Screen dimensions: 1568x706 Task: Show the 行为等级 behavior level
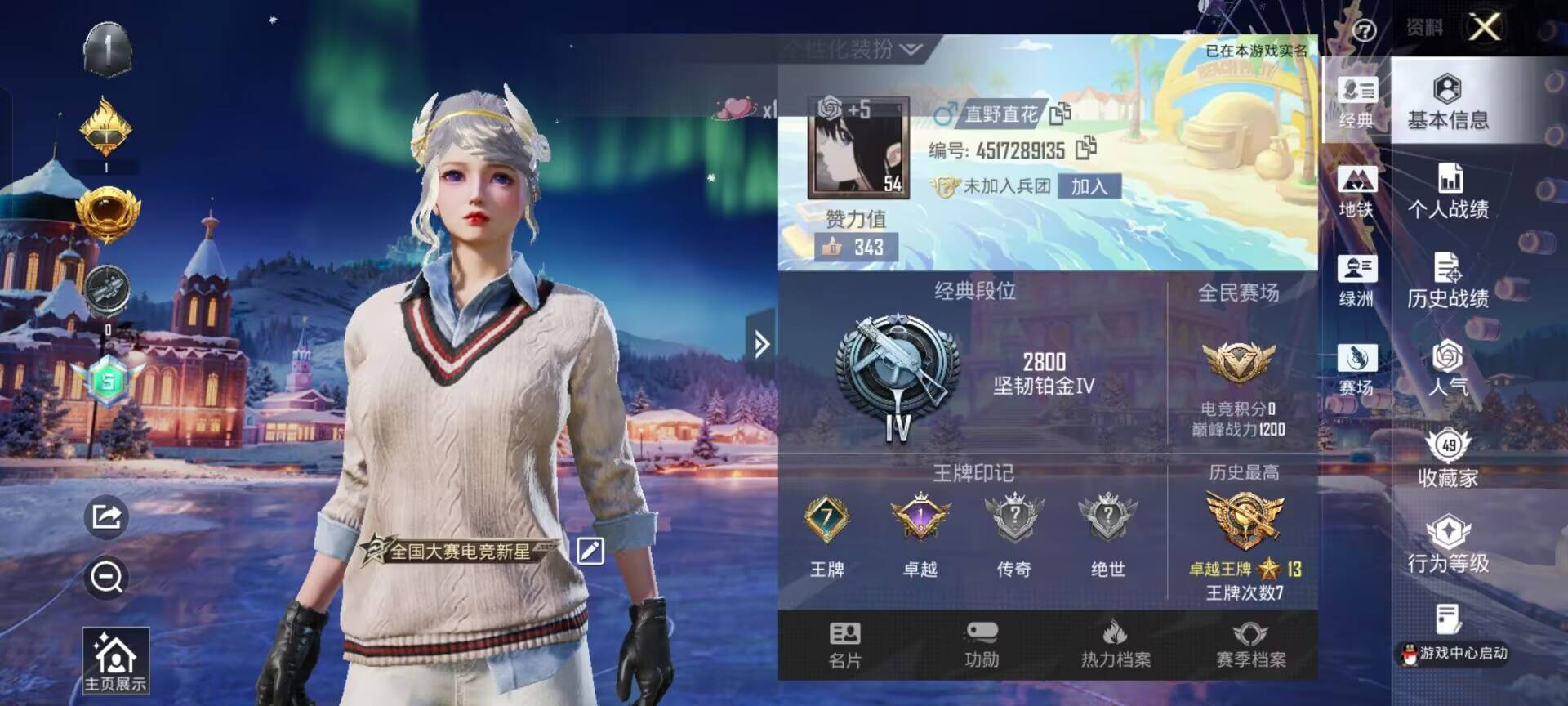[1447, 545]
